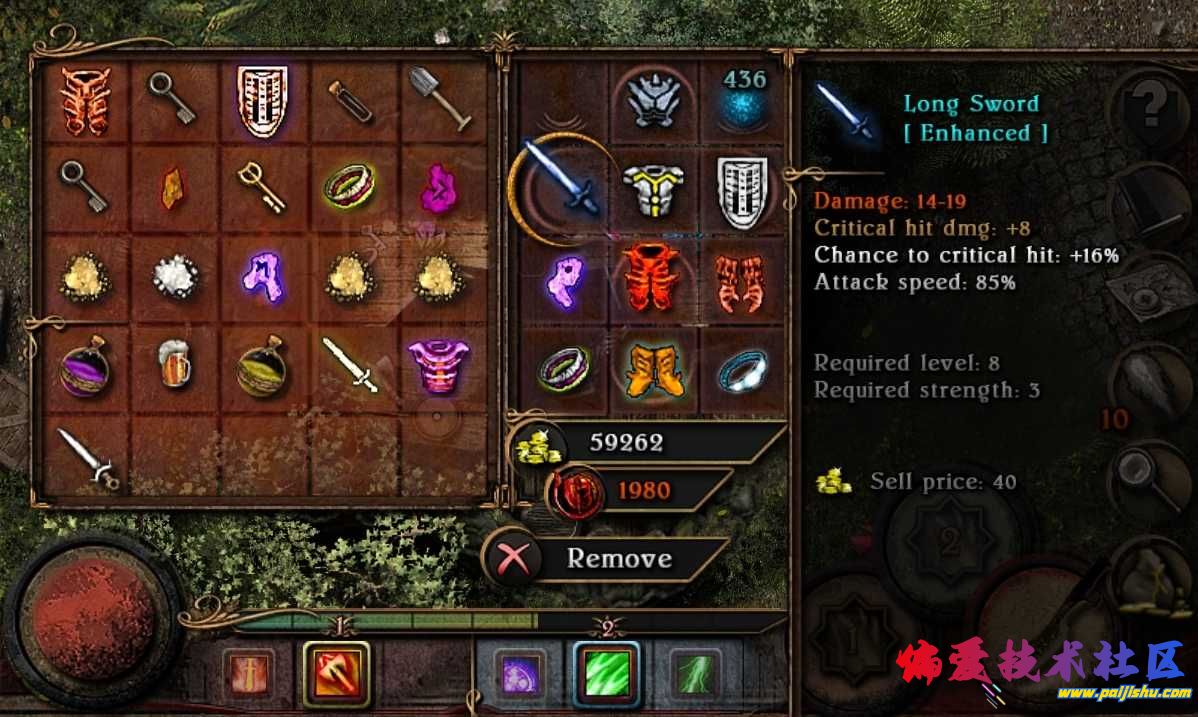
Task: Pick the beer mug item
Action: 173,364
